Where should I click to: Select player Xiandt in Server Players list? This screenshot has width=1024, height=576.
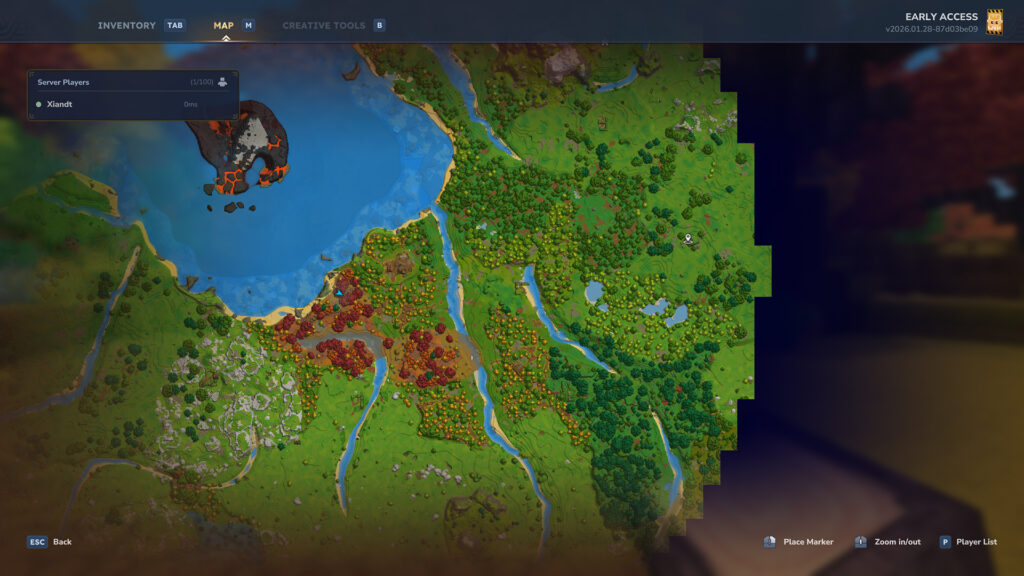(x=60, y=104)
